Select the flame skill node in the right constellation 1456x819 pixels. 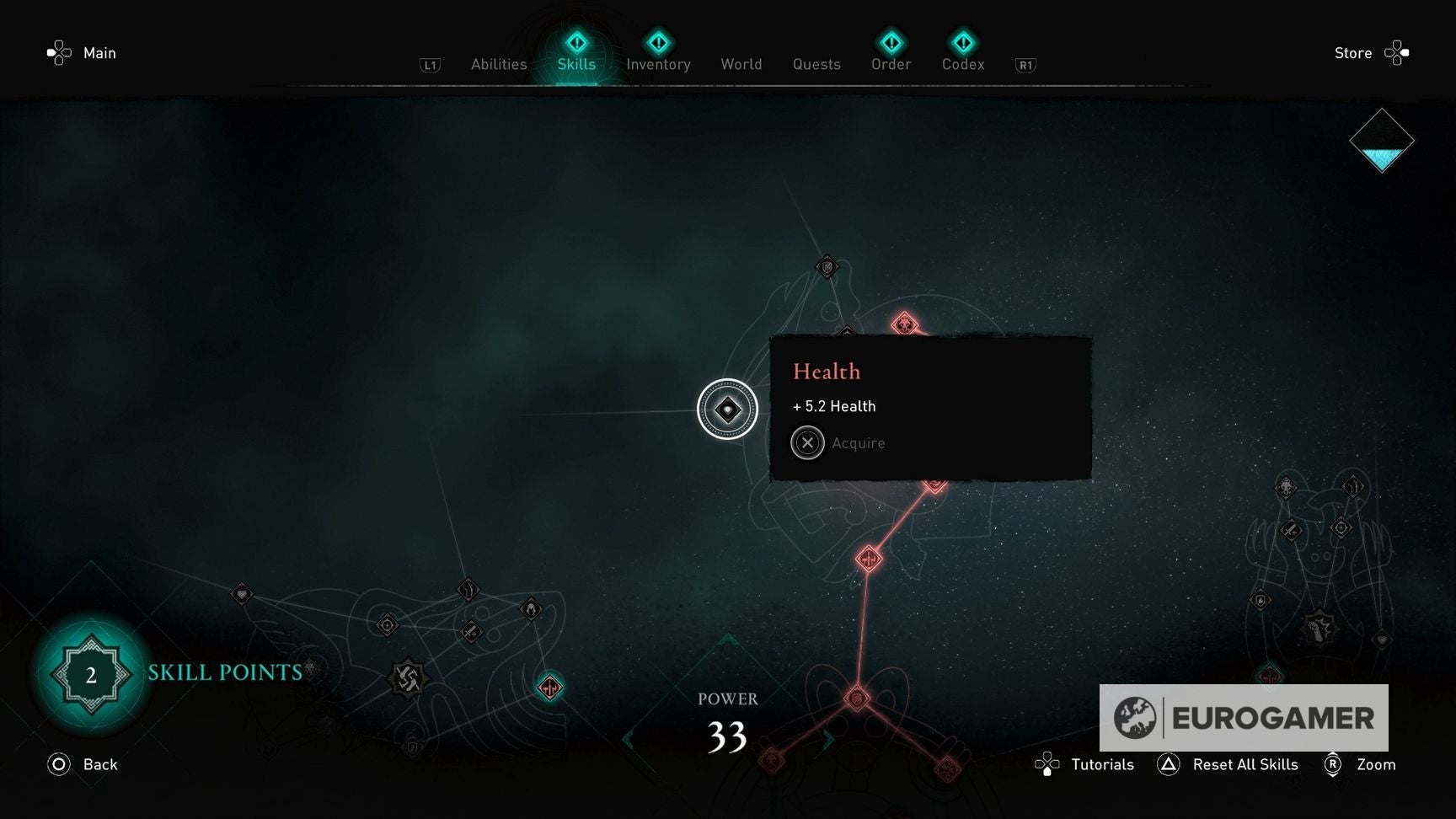tap(1260, 600)
